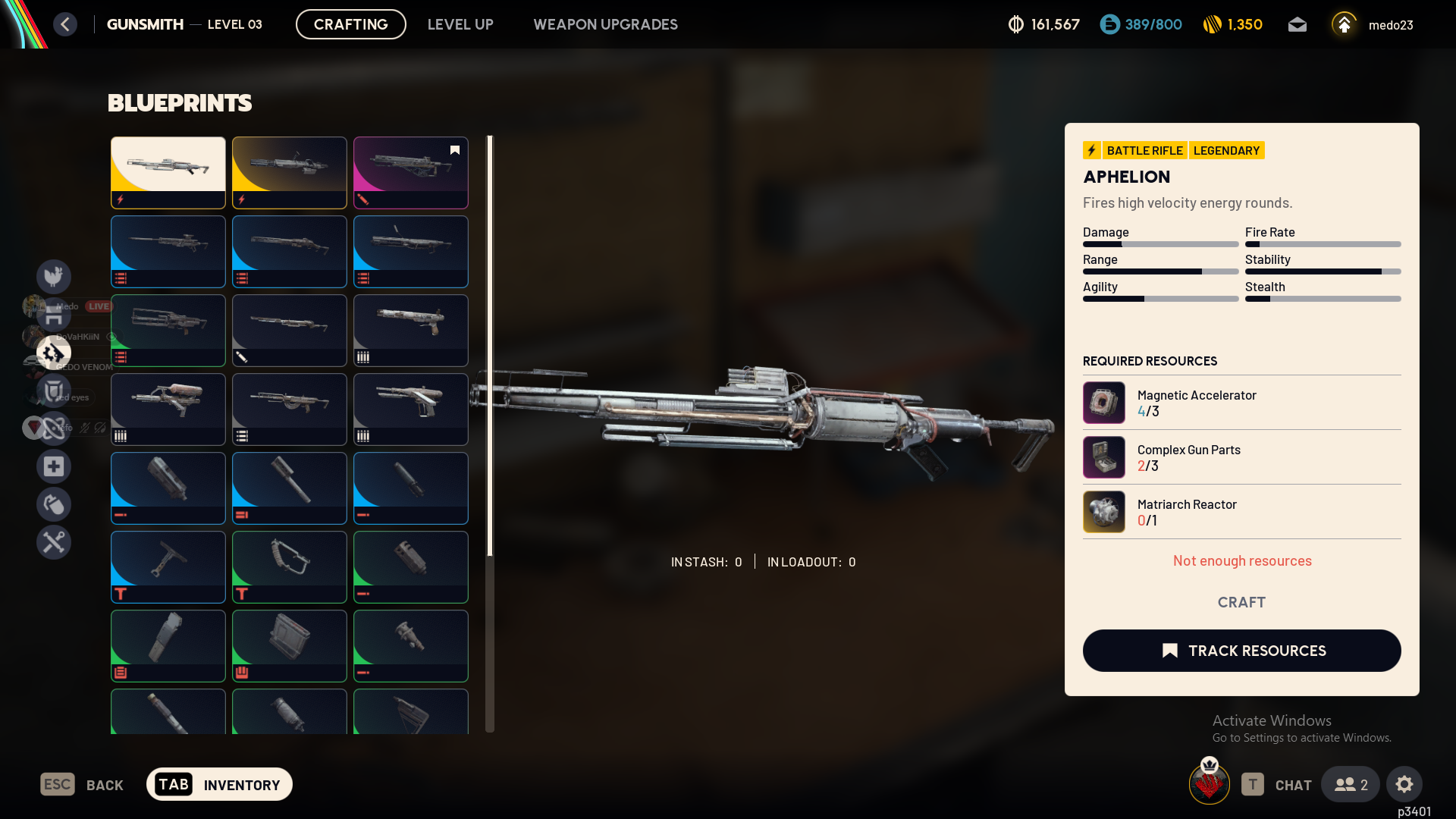This screenshot has height=819, width=1456.
Task: Go back with the top-left arrow
Action: (x=65, y=24)
